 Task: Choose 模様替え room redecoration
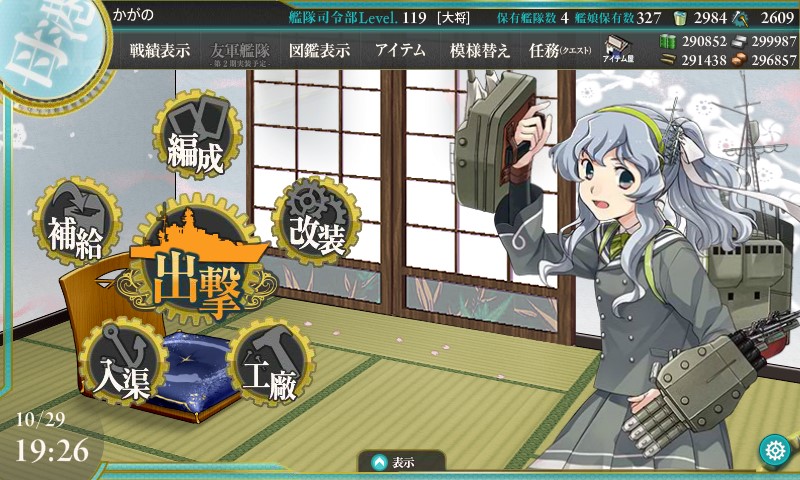[480, 51]
